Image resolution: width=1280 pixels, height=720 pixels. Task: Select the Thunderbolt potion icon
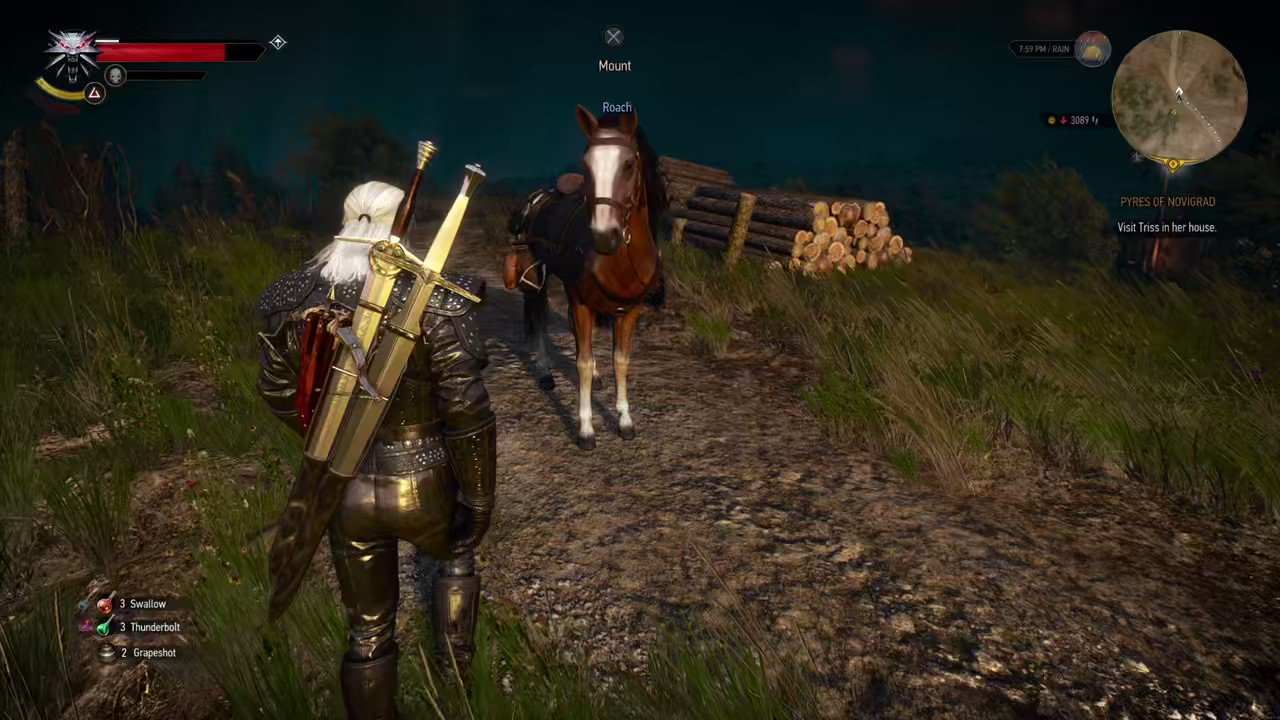point(105,627)
